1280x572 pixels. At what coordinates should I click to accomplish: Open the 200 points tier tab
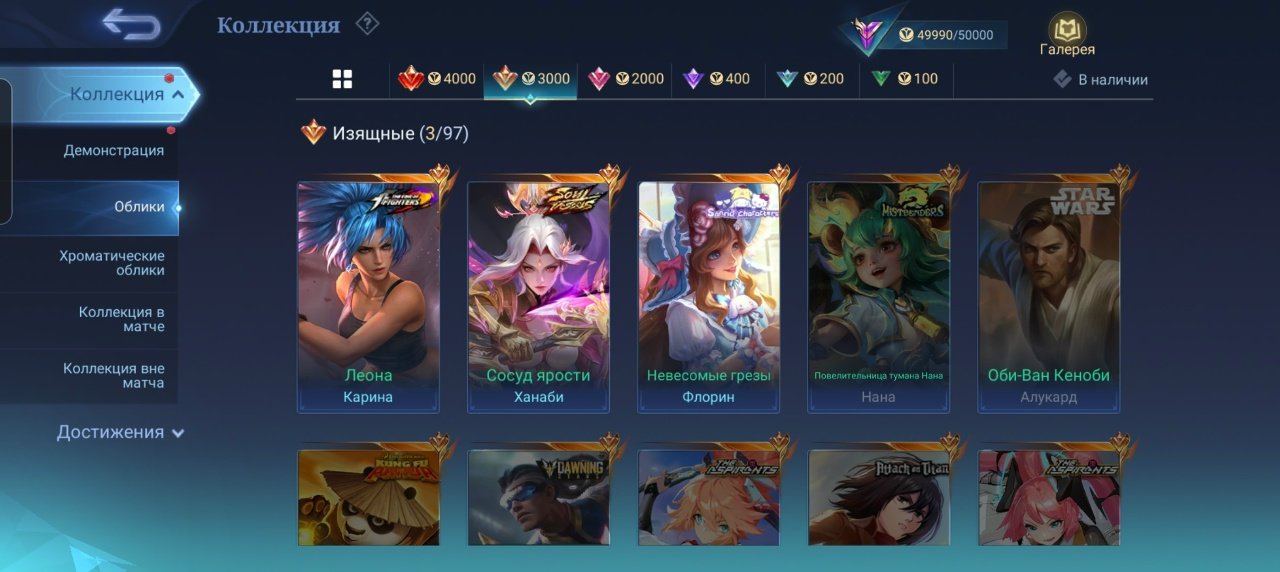coord(811,79)
